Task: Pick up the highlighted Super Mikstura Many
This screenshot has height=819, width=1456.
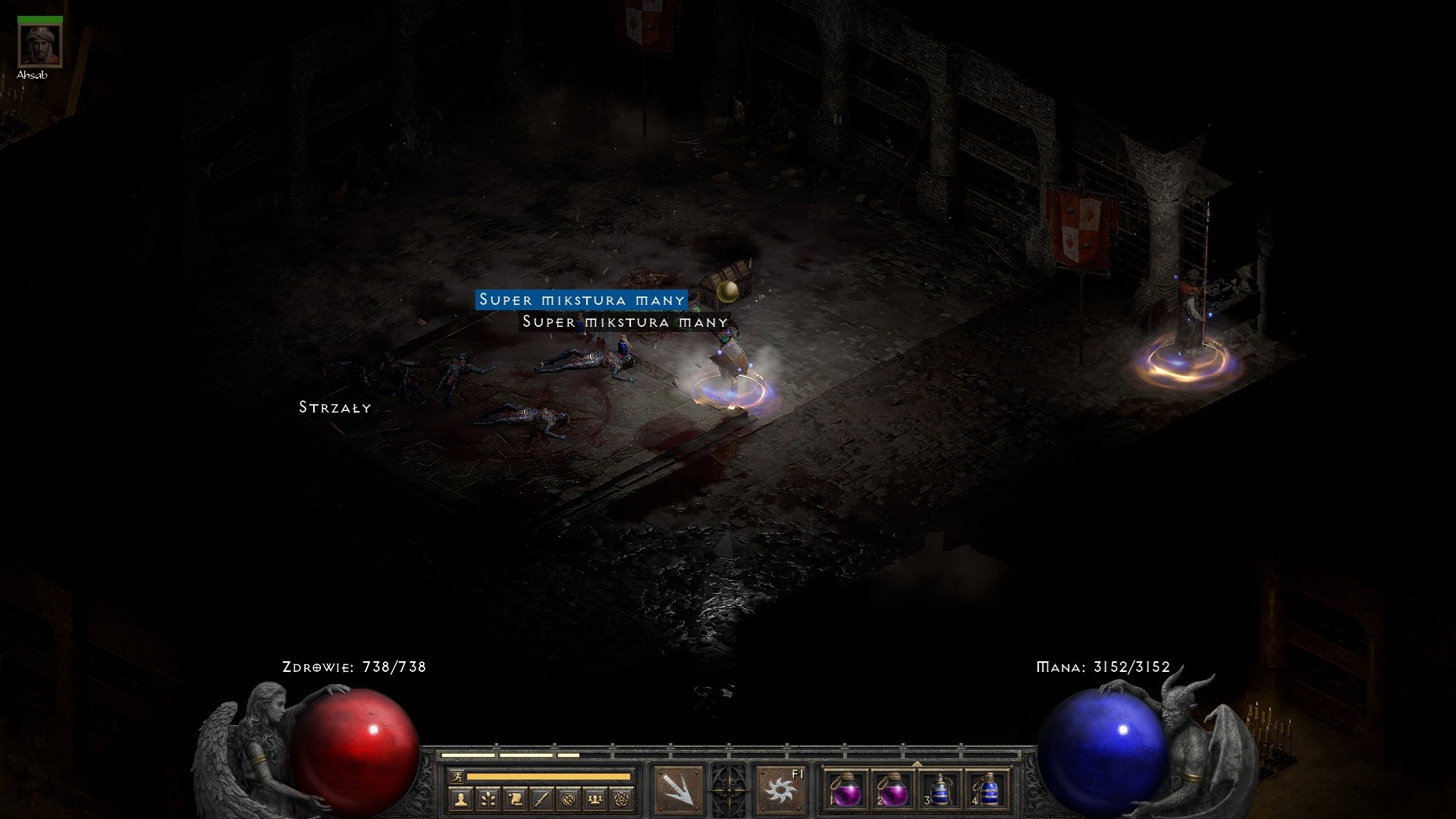Action: pos(580,300)
